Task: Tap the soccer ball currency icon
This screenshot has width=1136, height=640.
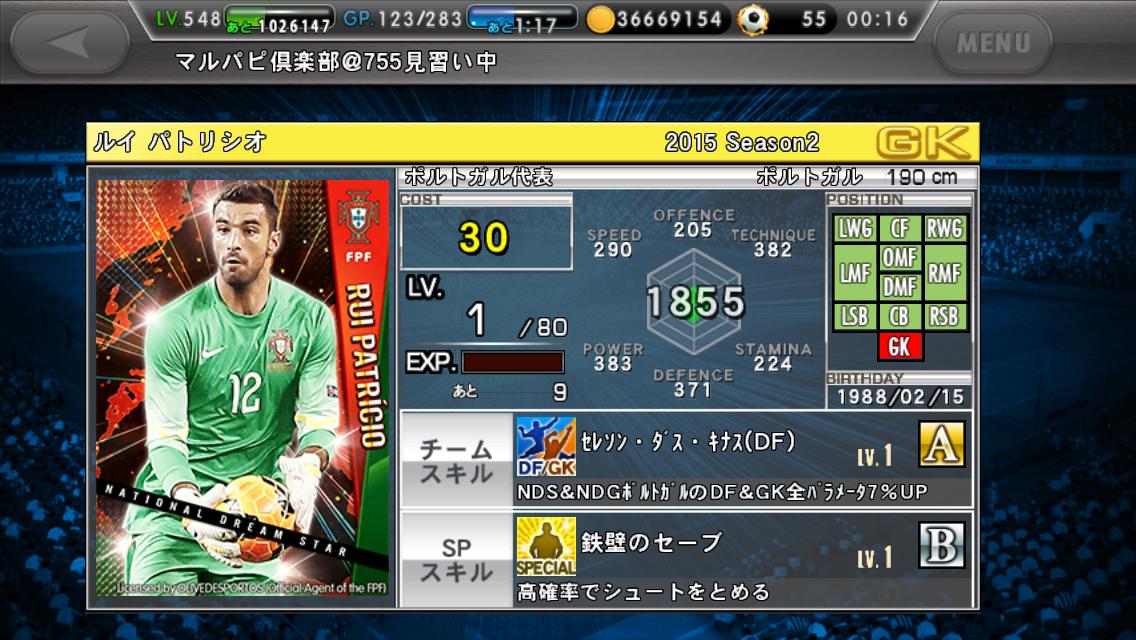Action: coord(752,19)
